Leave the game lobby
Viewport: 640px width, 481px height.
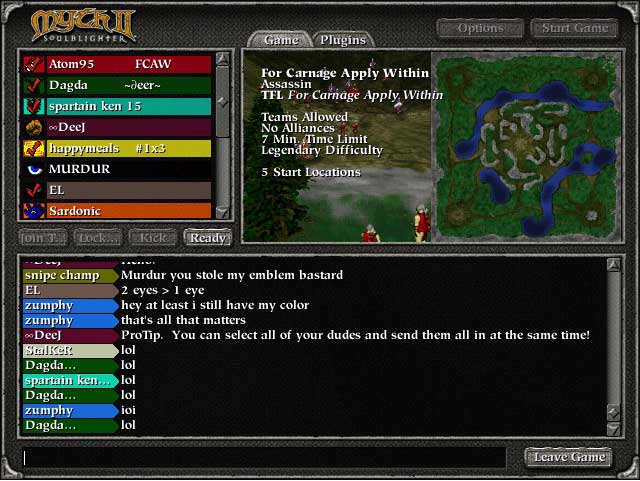pyautogui.click(x=569, y=457)
